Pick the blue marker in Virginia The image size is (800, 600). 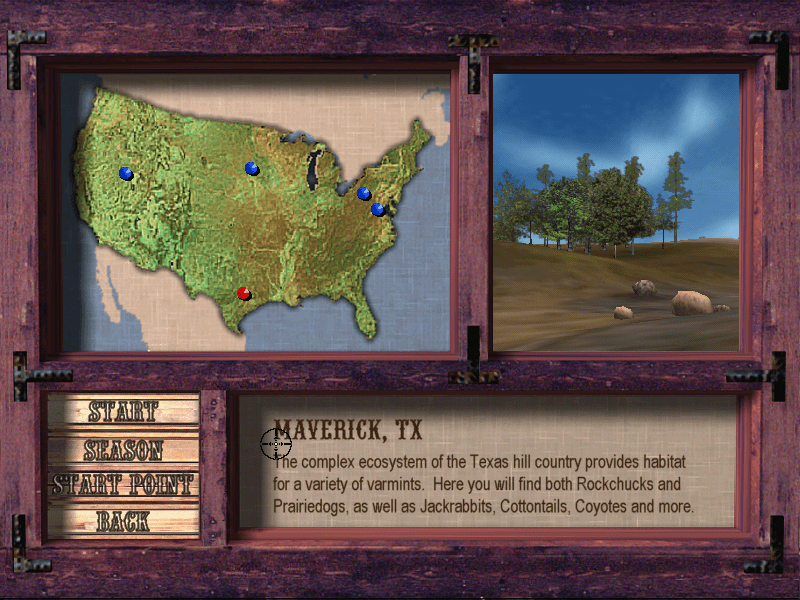[378, 210]
